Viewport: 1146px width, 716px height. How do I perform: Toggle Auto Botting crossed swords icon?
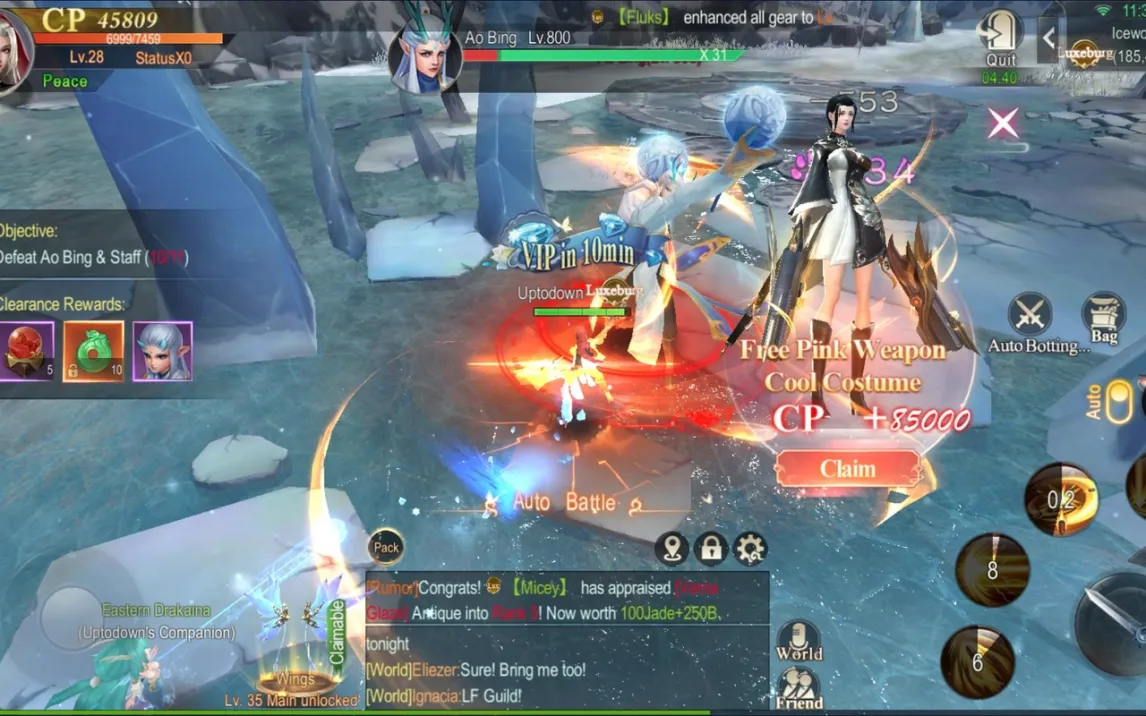coord(1030,315)
